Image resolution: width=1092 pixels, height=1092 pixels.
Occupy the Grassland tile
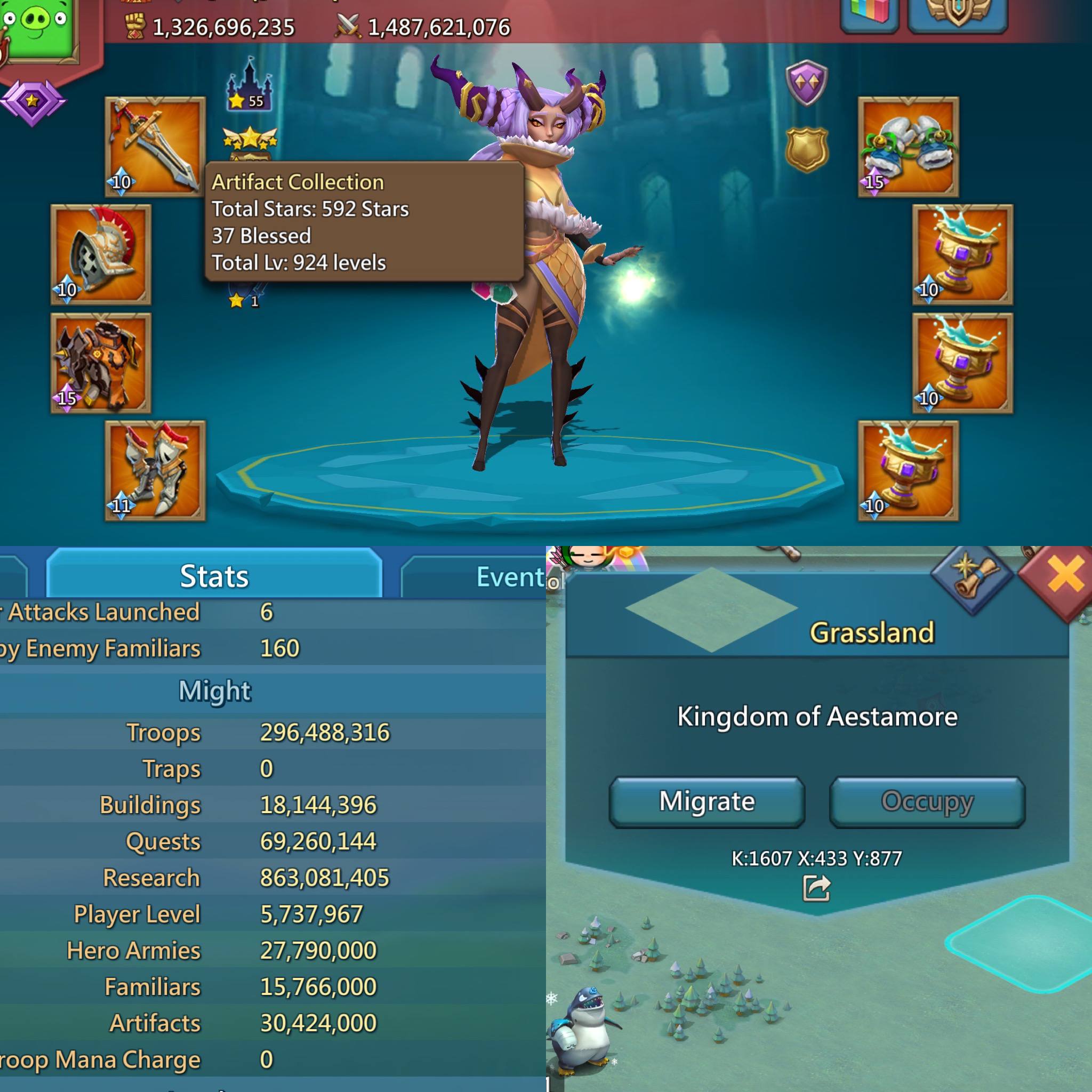(927, 802)
